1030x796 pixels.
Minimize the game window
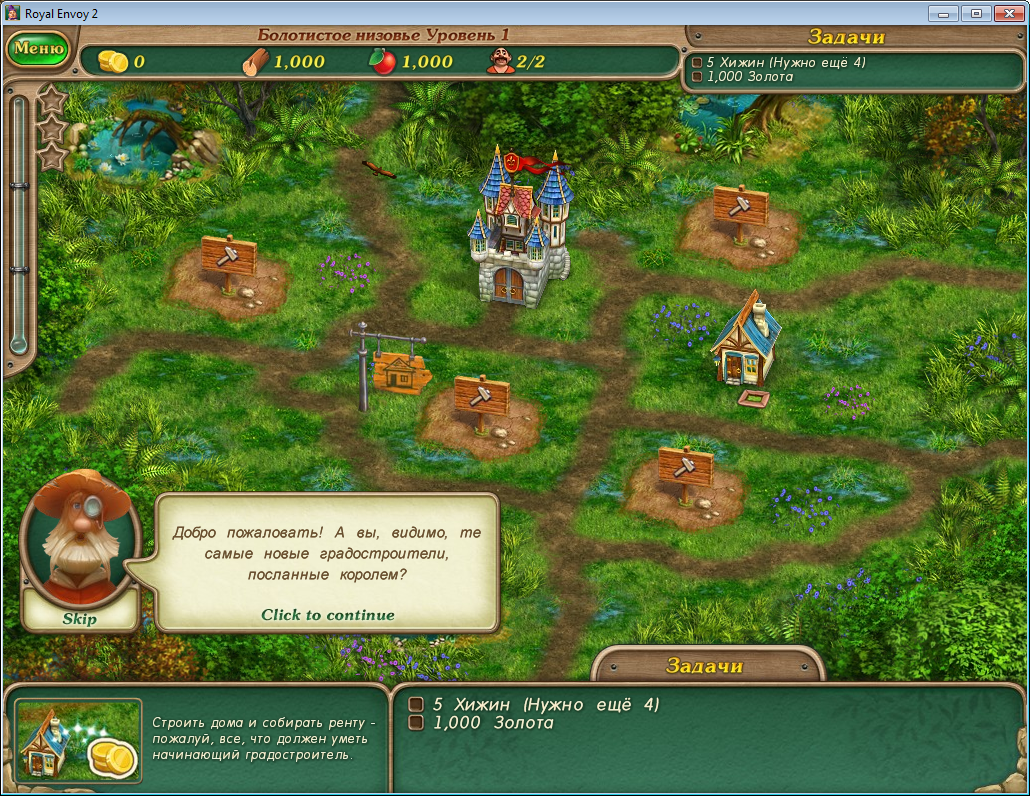tap(943, 13)
